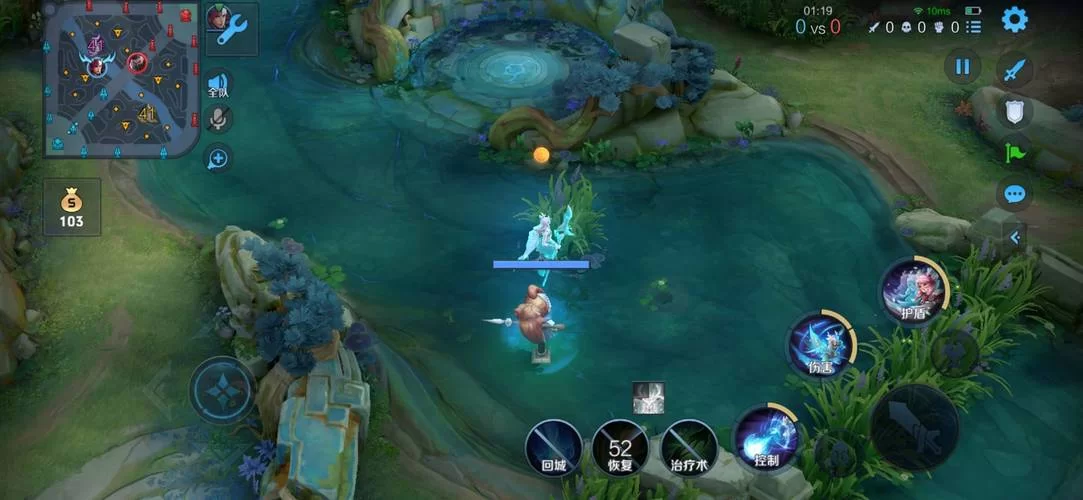Screen dimensions: 1083x500
Task: Cast the 治疗术 heal spell
Action: (689, 446)
